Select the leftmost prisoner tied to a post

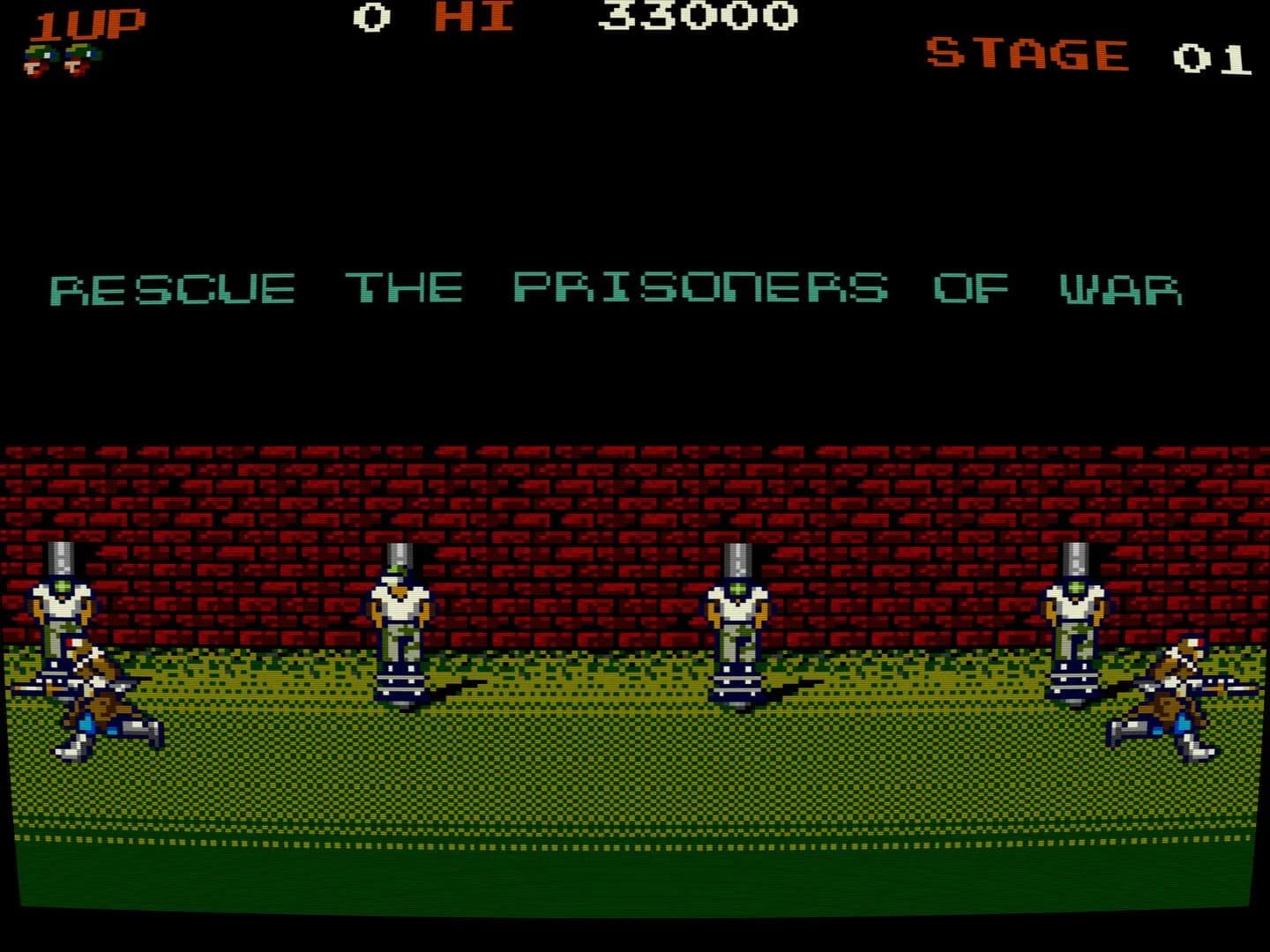pos(62,608)
